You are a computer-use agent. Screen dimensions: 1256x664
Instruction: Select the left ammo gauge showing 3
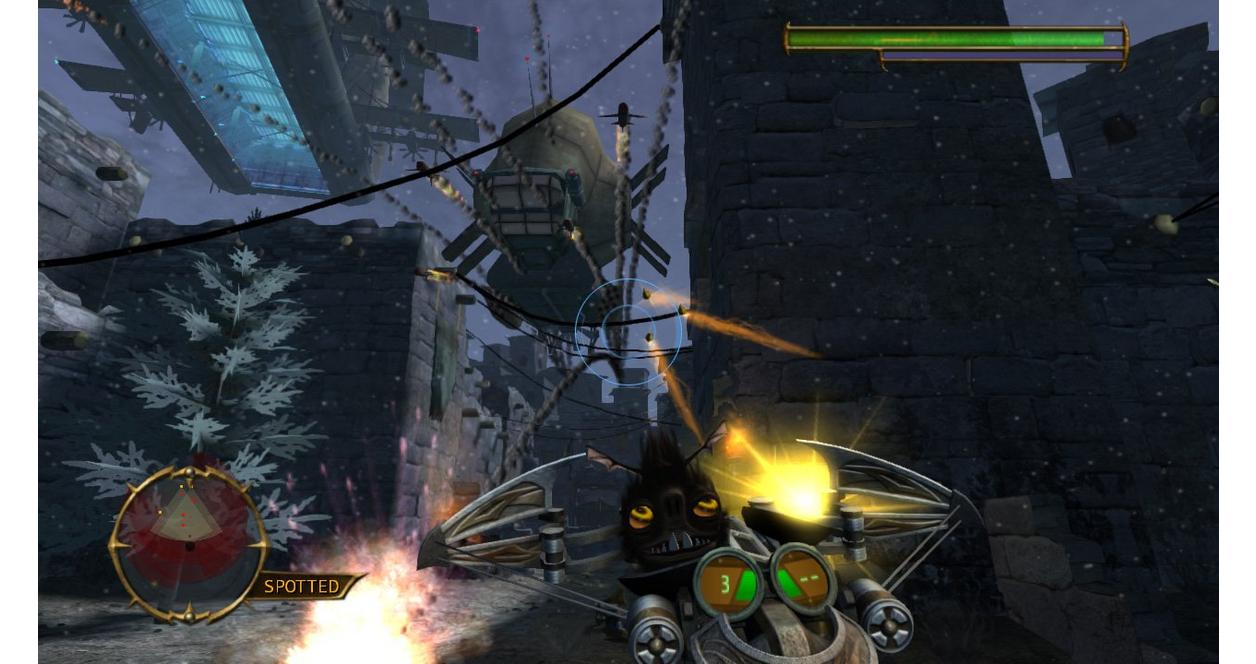tap(729, 582)
